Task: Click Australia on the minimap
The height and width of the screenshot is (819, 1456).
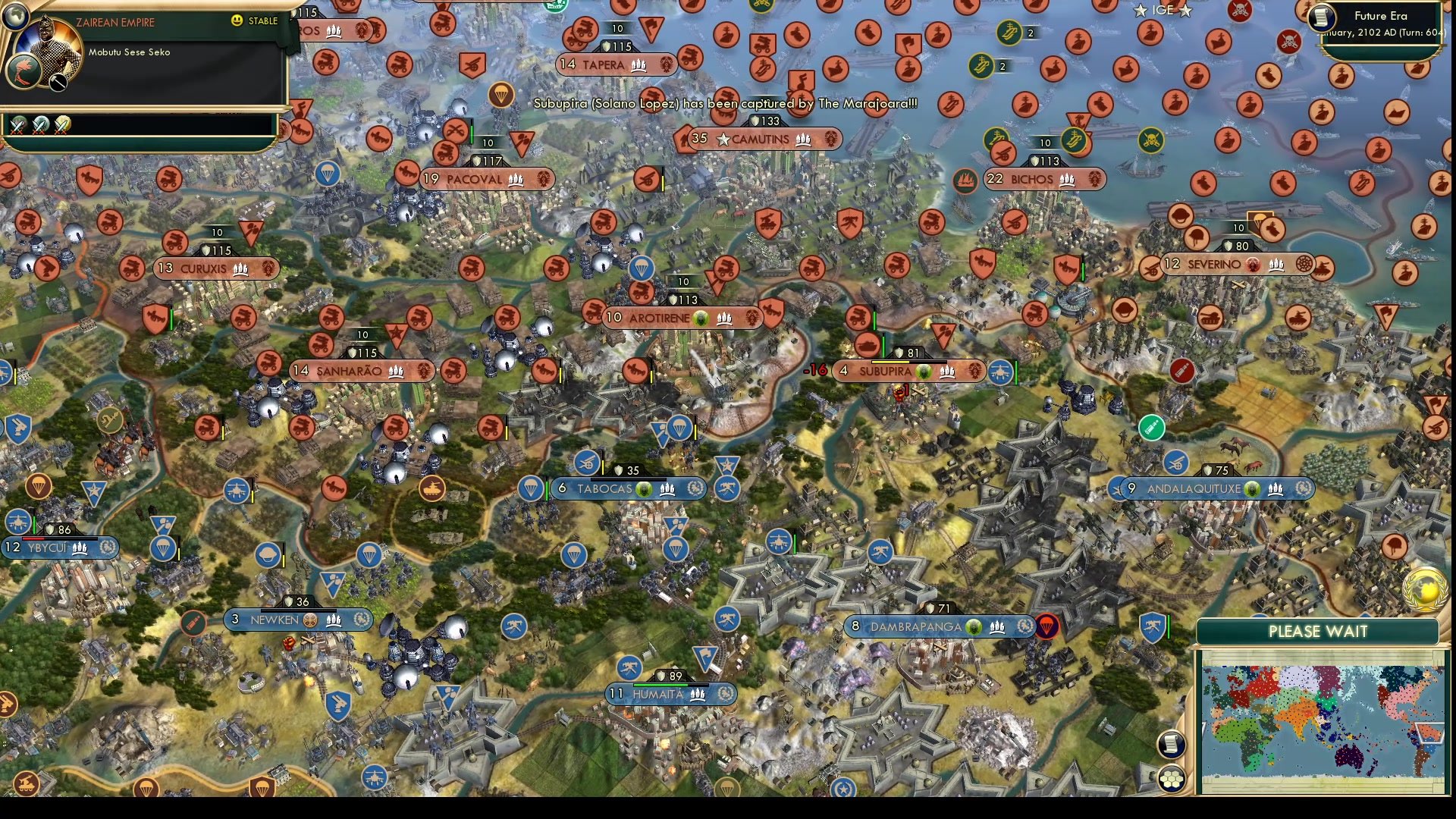Action: point(1350,755)
